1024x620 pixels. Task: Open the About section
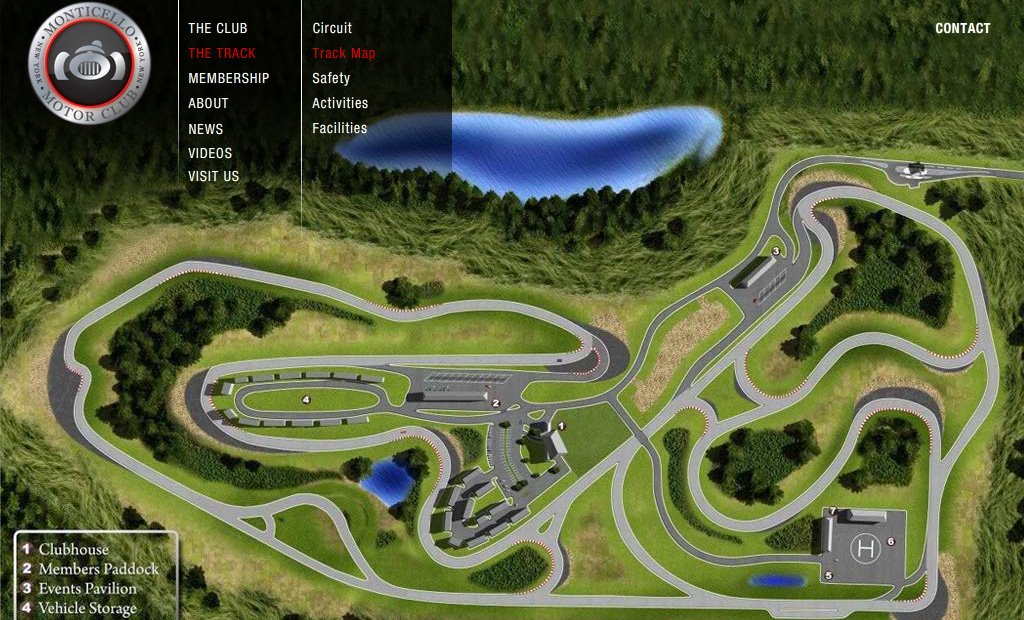tap(208, 103)
